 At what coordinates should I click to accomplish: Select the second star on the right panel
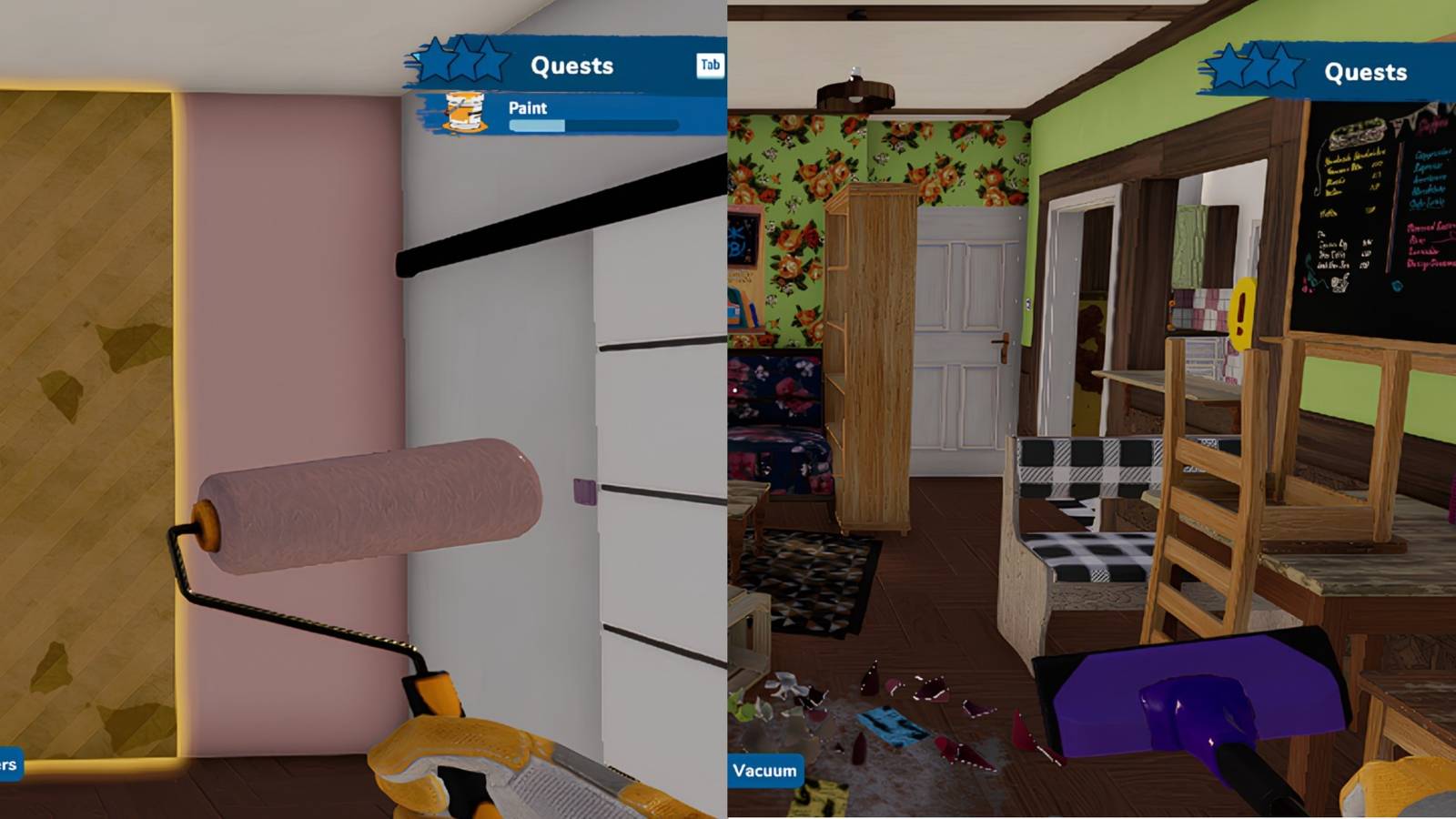[1255, 64]
